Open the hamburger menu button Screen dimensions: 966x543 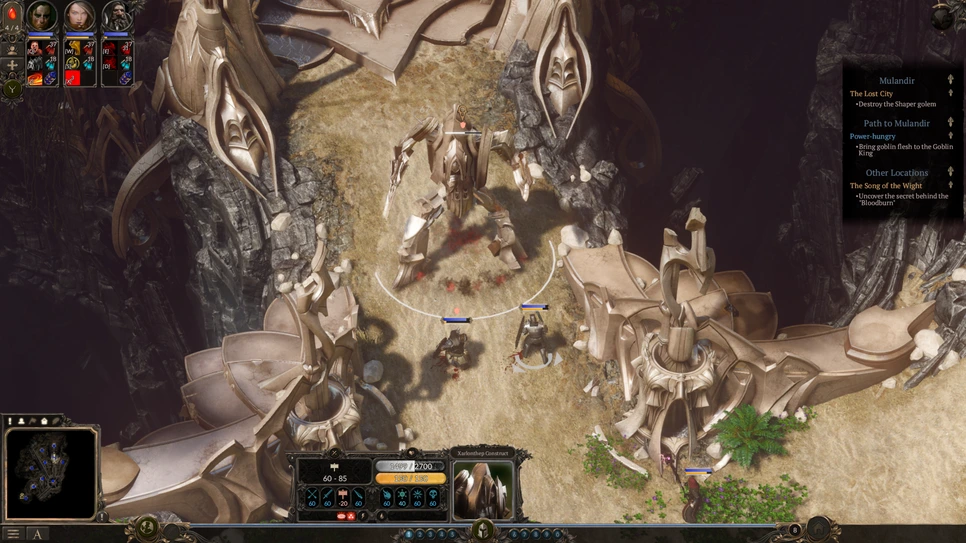(x=13, y=535)
